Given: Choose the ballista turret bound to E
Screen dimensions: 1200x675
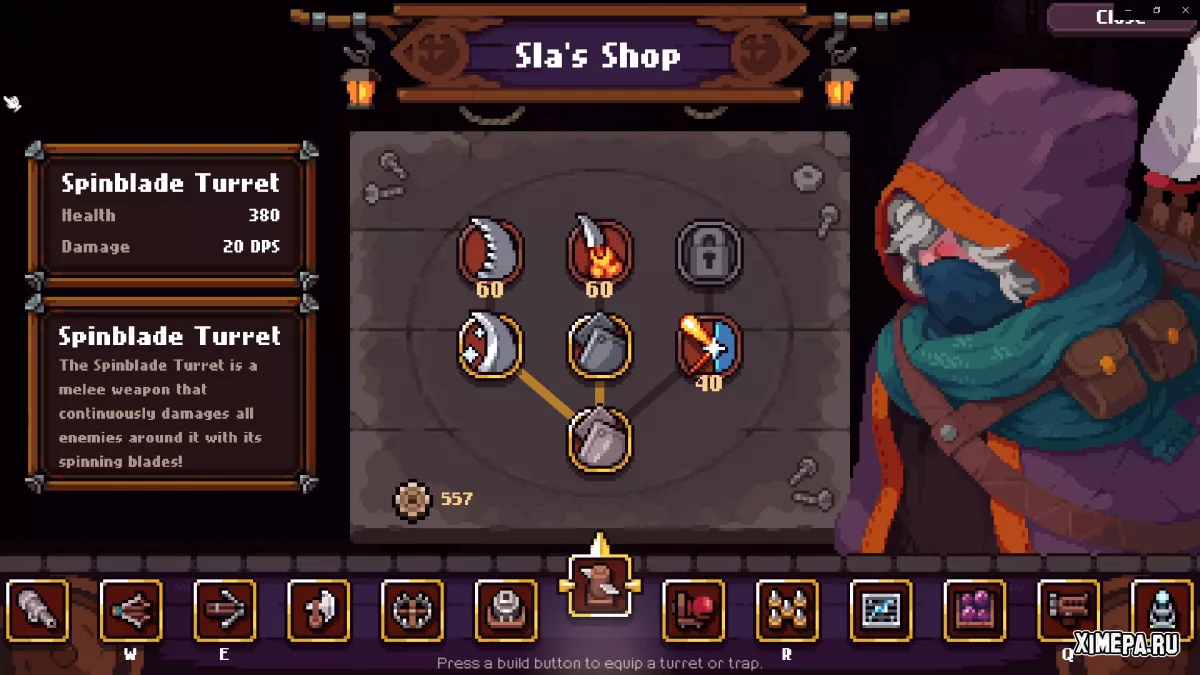Looking at the screenshot, I should point(224,610).
